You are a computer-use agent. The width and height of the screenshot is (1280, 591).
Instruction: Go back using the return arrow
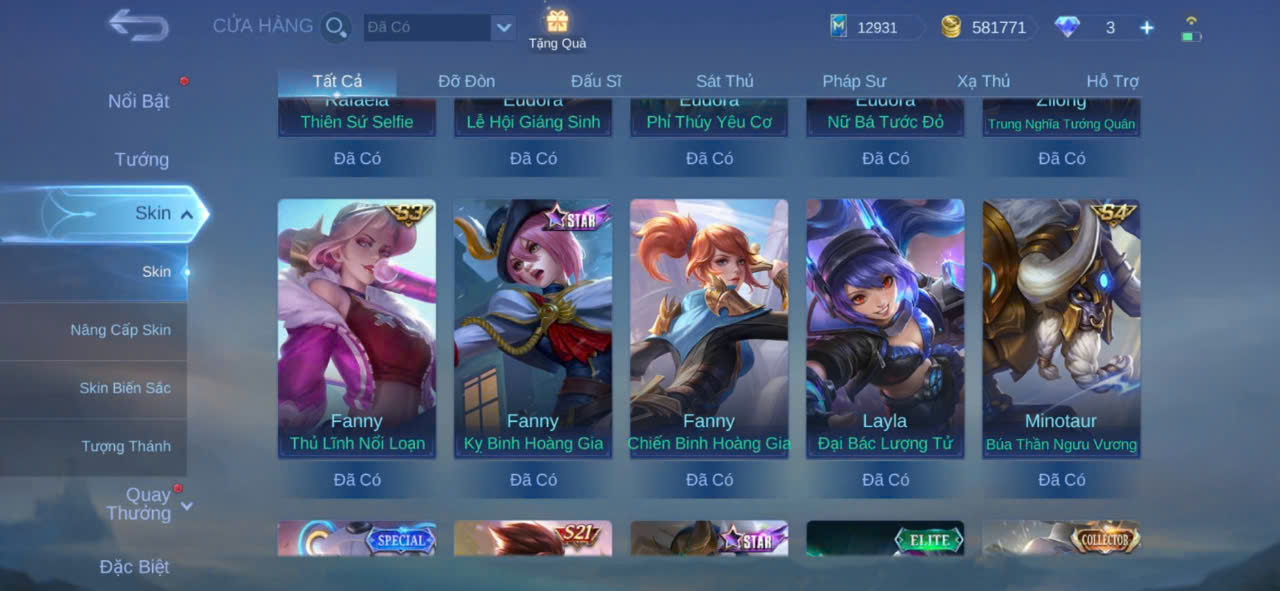[138, 26]
